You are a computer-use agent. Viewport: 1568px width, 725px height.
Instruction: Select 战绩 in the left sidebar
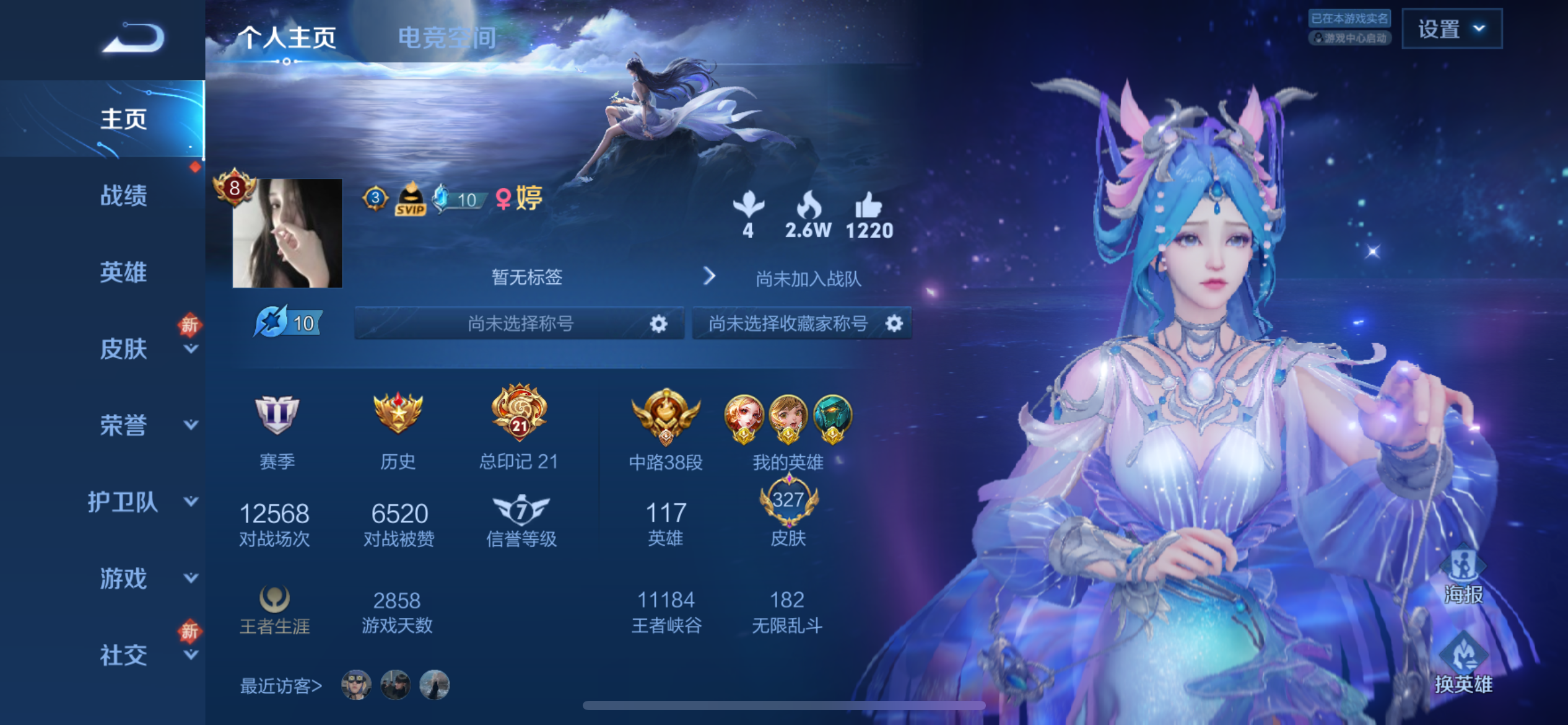124,195
